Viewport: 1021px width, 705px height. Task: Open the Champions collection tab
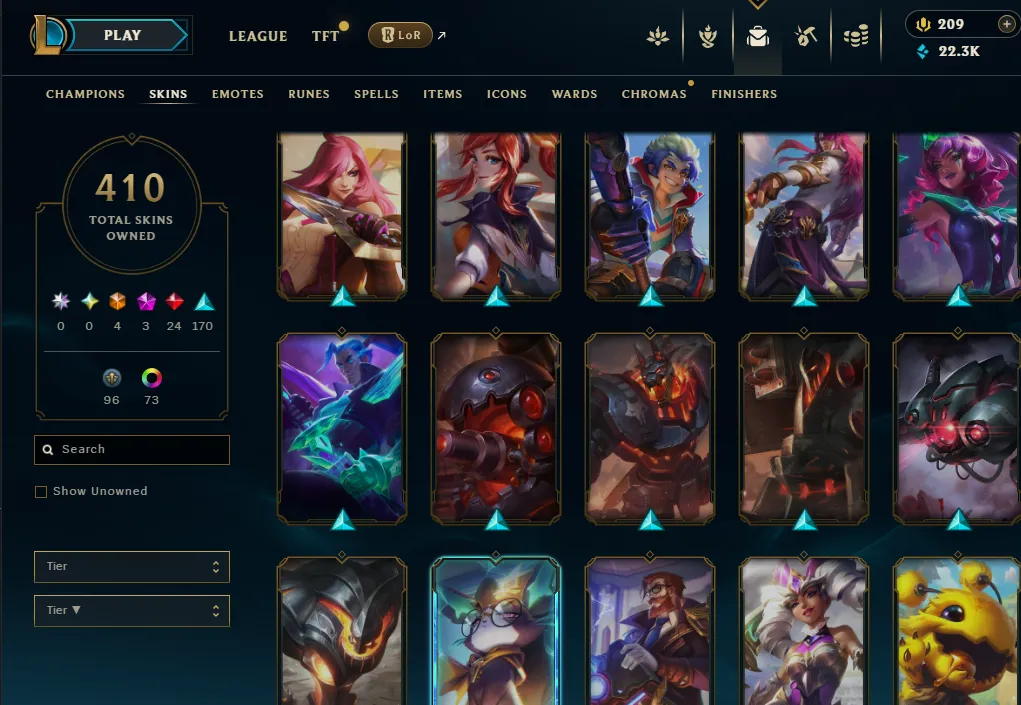[x=85, y=94]
